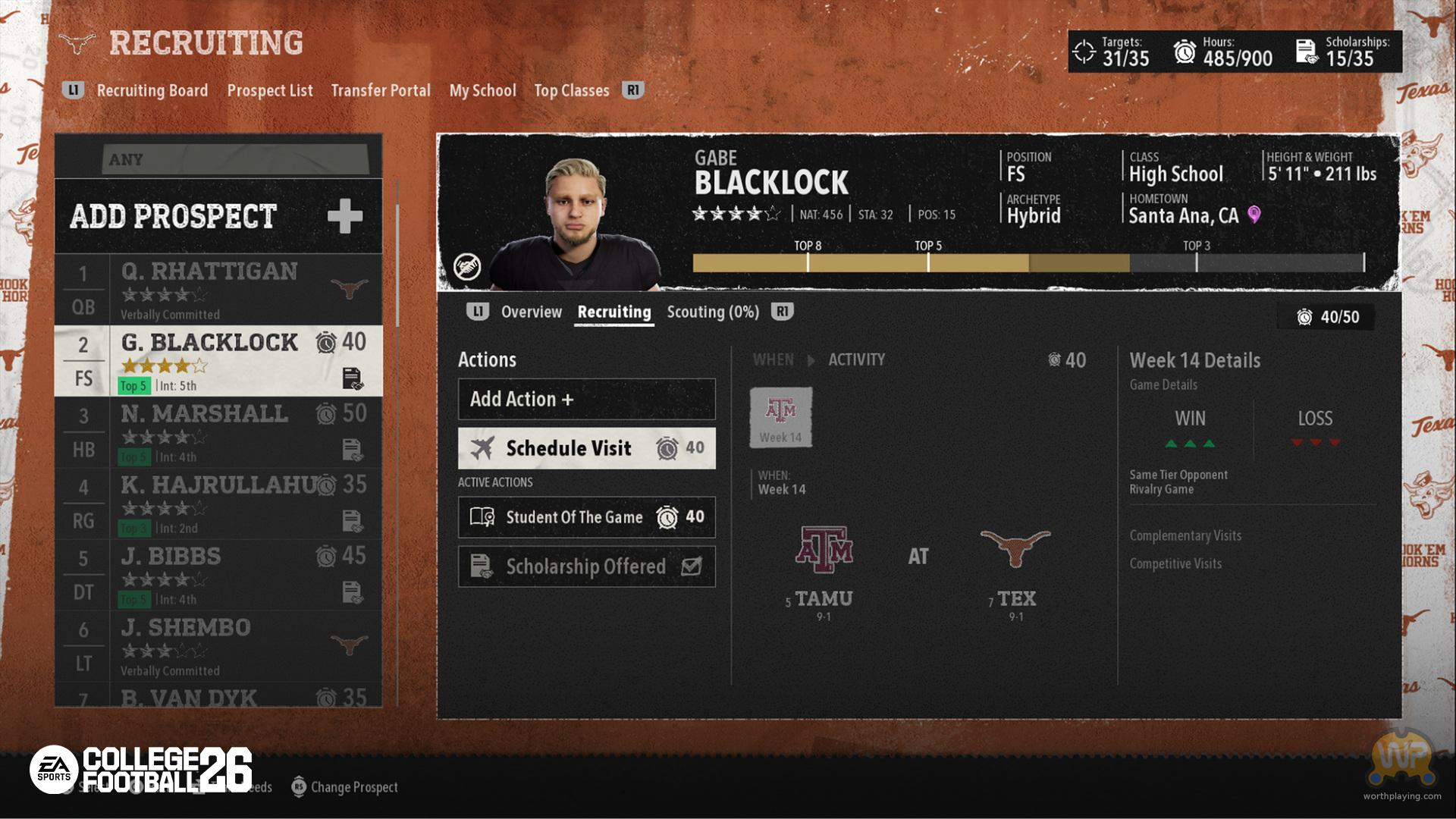
Task: Show the Overview tab for Blacklock
Action: pyautogui.click(x=531, y=312)
